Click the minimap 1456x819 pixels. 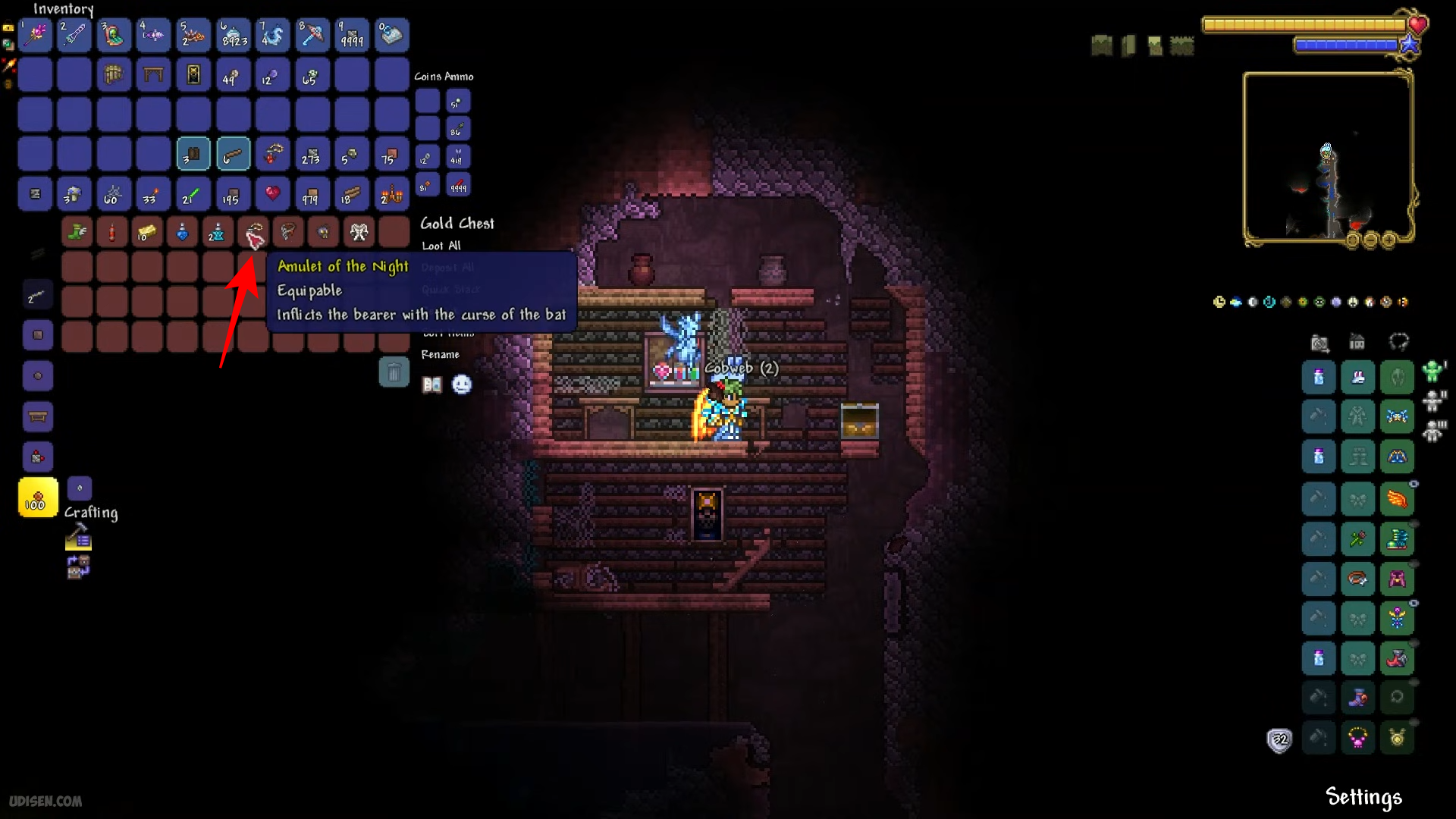1327,157
